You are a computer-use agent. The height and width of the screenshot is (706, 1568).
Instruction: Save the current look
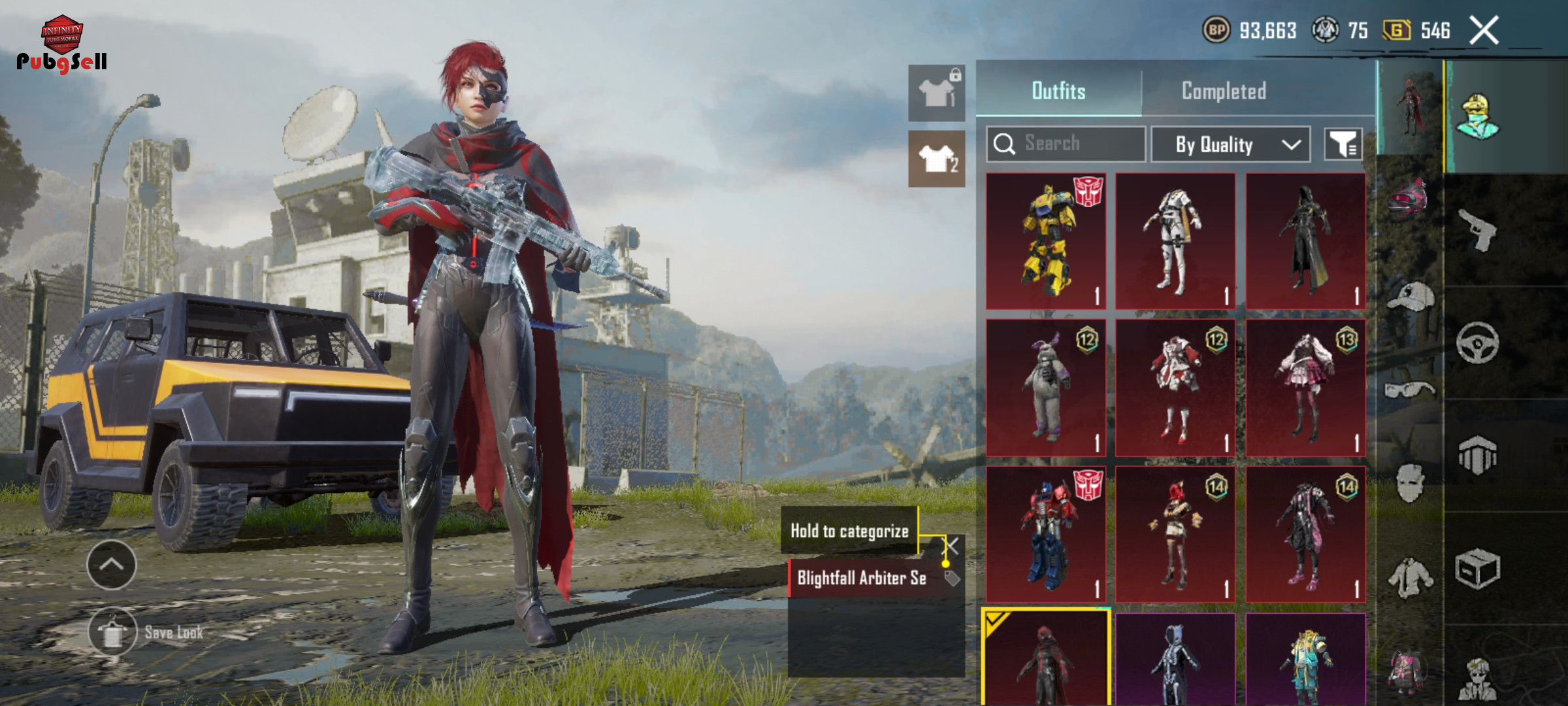pos(113,631)
